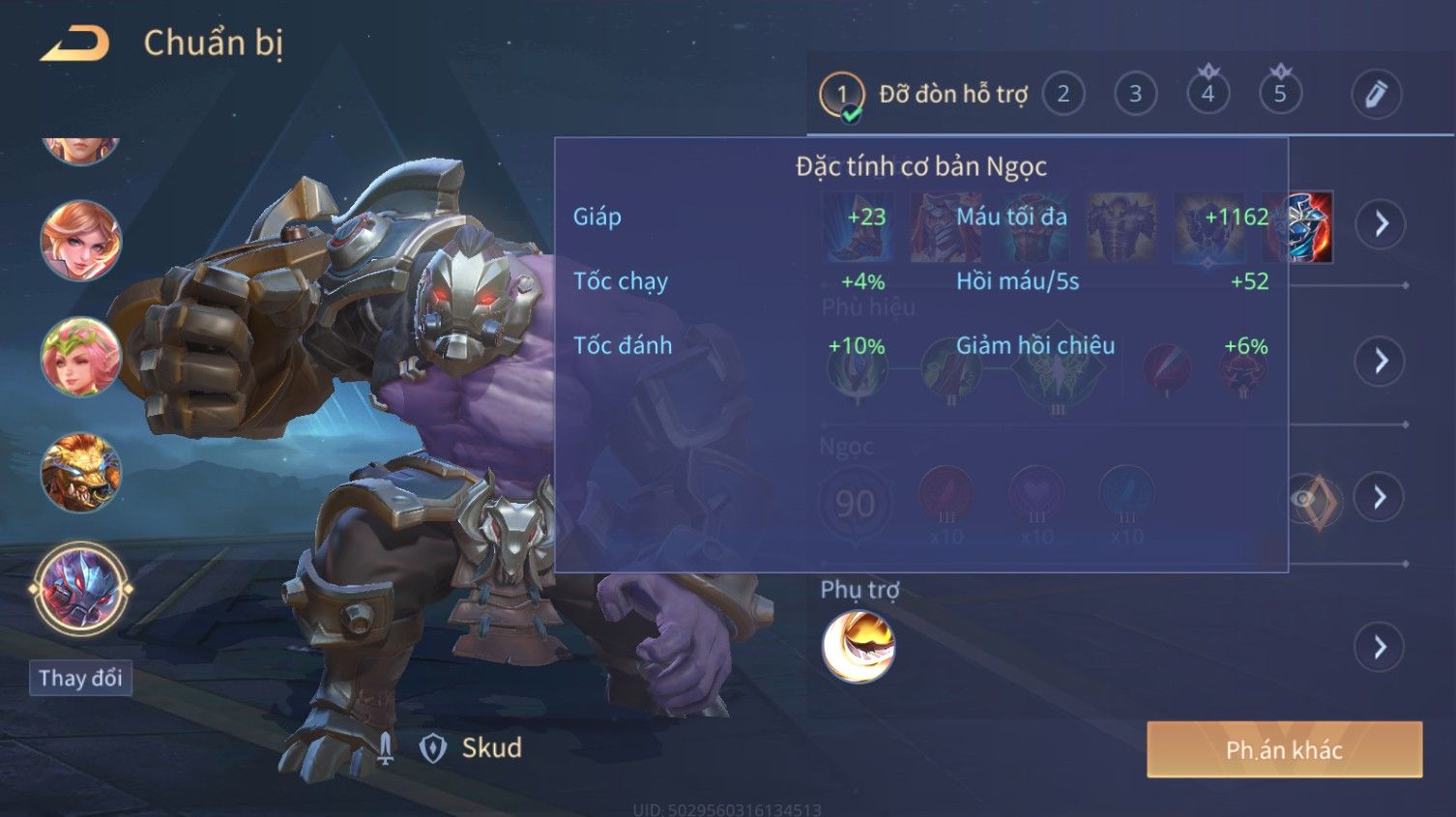1456x817 pixels.
Task: Switch to loadout tab 3
Action: click(1136, 95)
